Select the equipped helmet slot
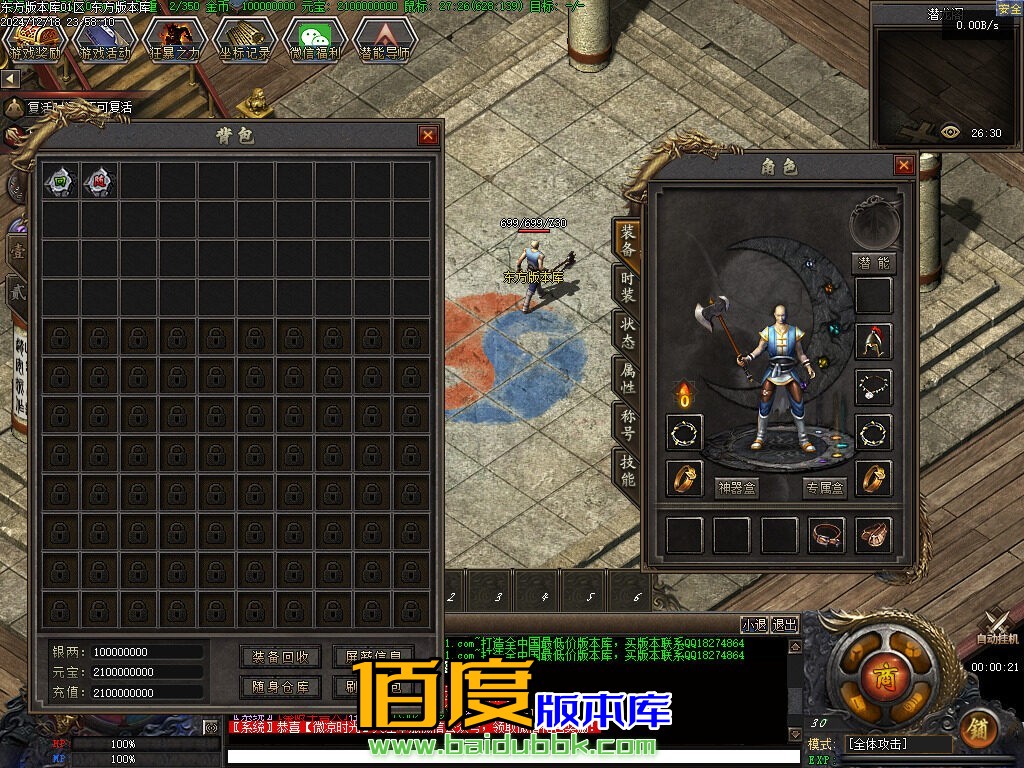Image resolution: width=1024 pixels, height=768 pixels. coord(874,342)
